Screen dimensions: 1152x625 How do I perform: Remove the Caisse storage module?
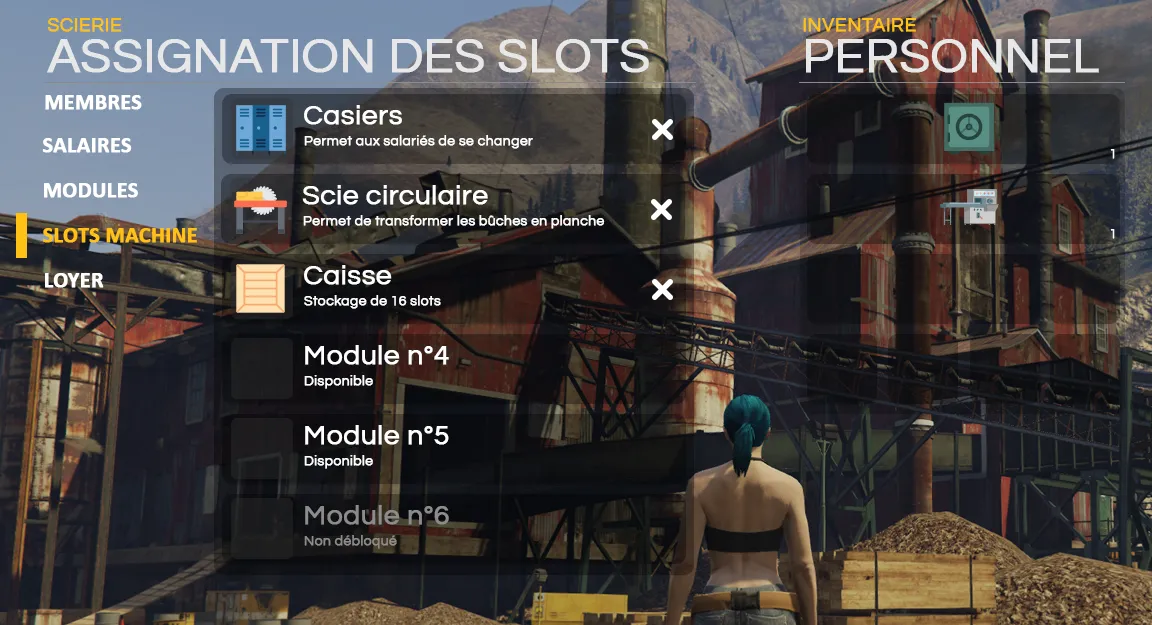coord(662,289)
